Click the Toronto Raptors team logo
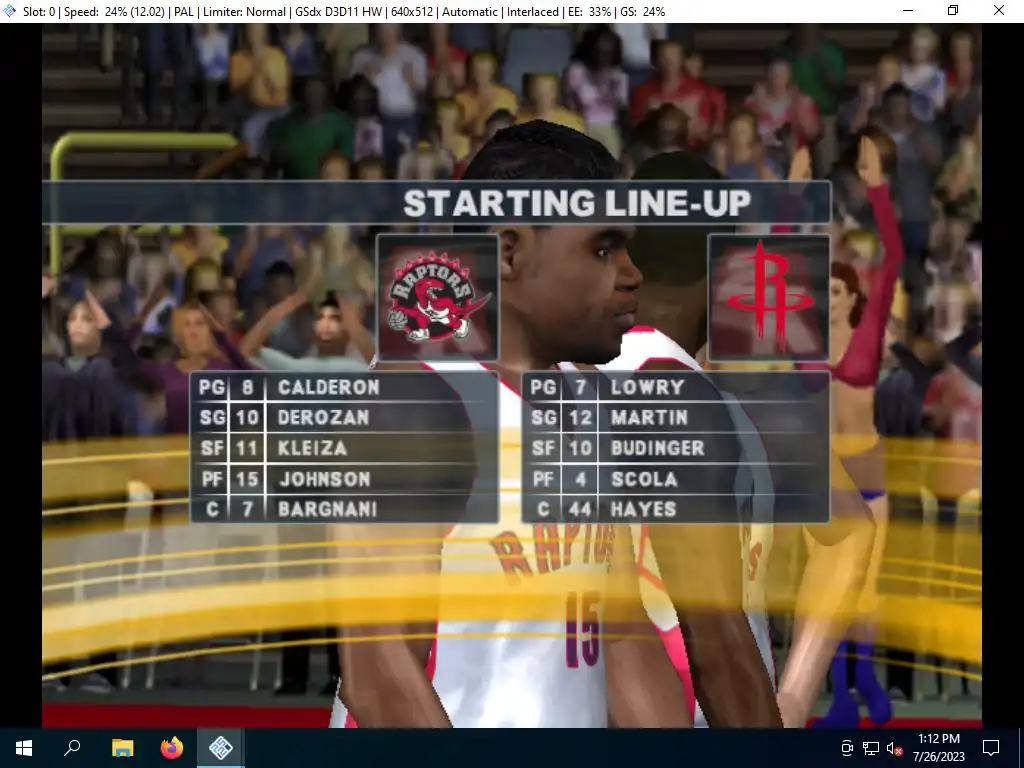Screen dimensions: 1024x768 click(437, 297)
